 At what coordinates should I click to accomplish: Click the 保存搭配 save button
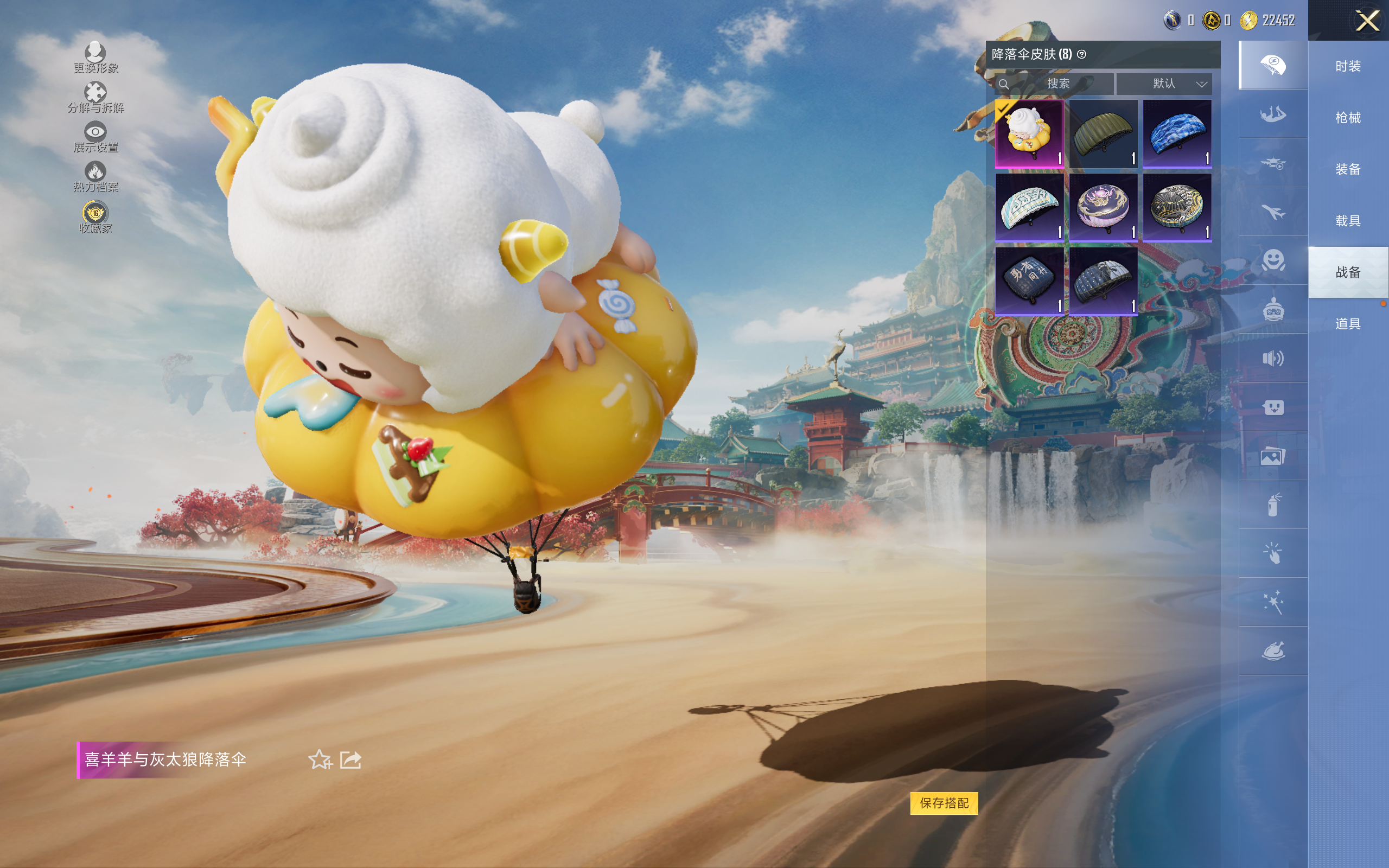pos(944,802)
